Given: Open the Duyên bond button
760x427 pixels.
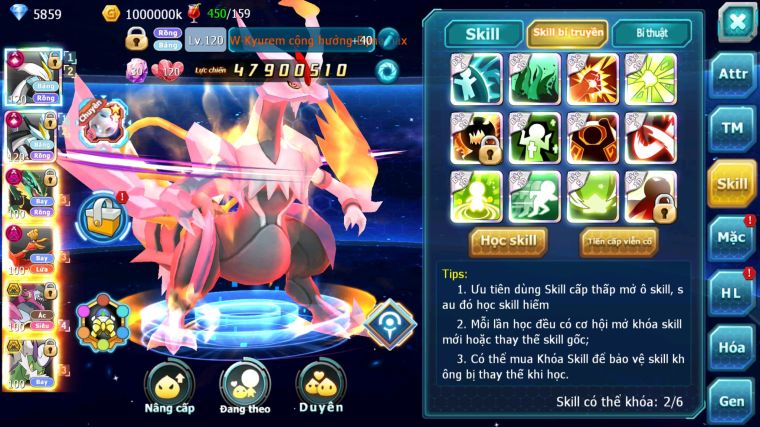Looking at the screenshot, I should click(321, 386).
